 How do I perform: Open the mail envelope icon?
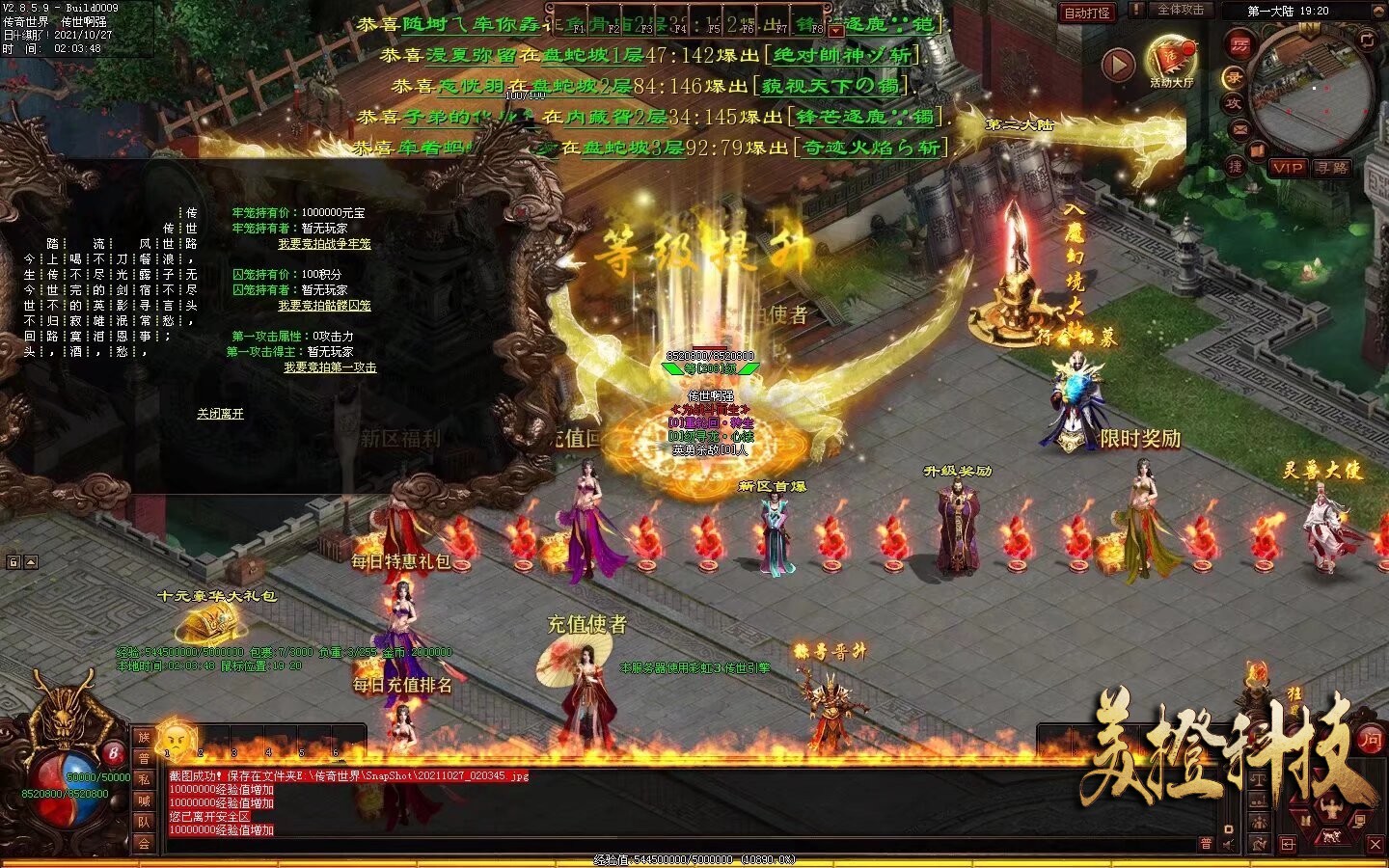coord(1240,128)
